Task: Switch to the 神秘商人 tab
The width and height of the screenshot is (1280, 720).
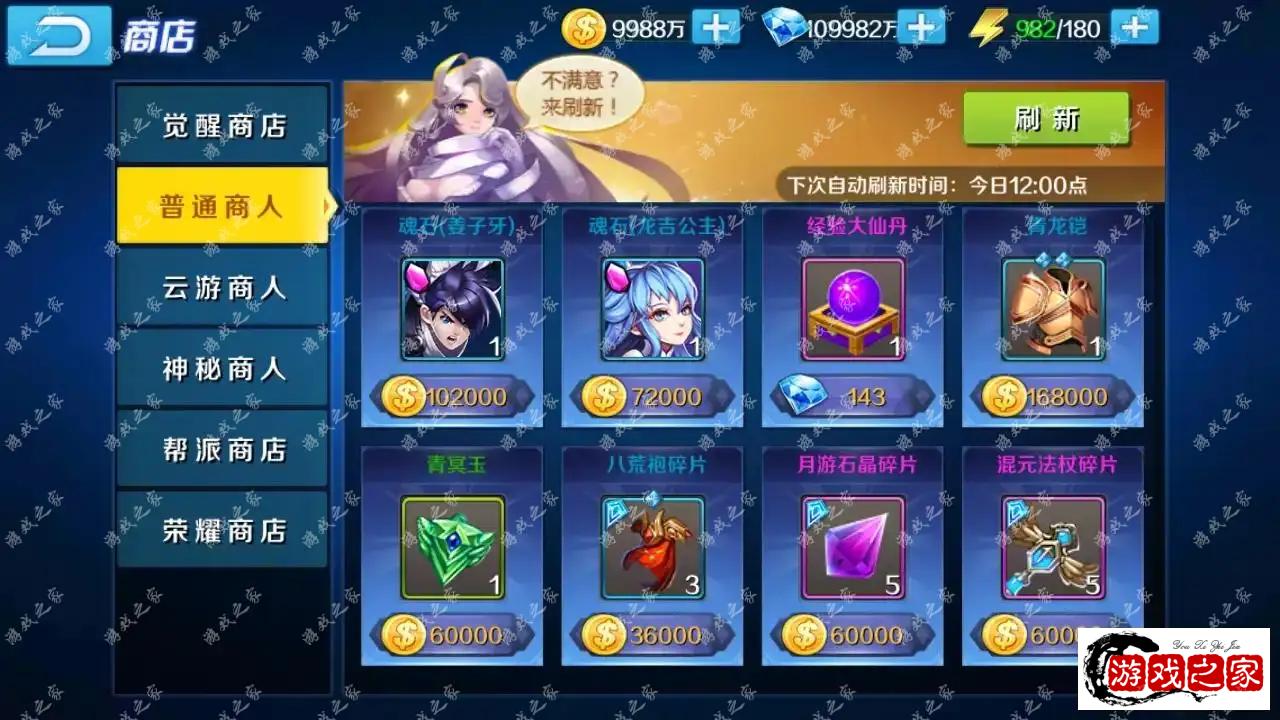Action: (x=223, y=369)
